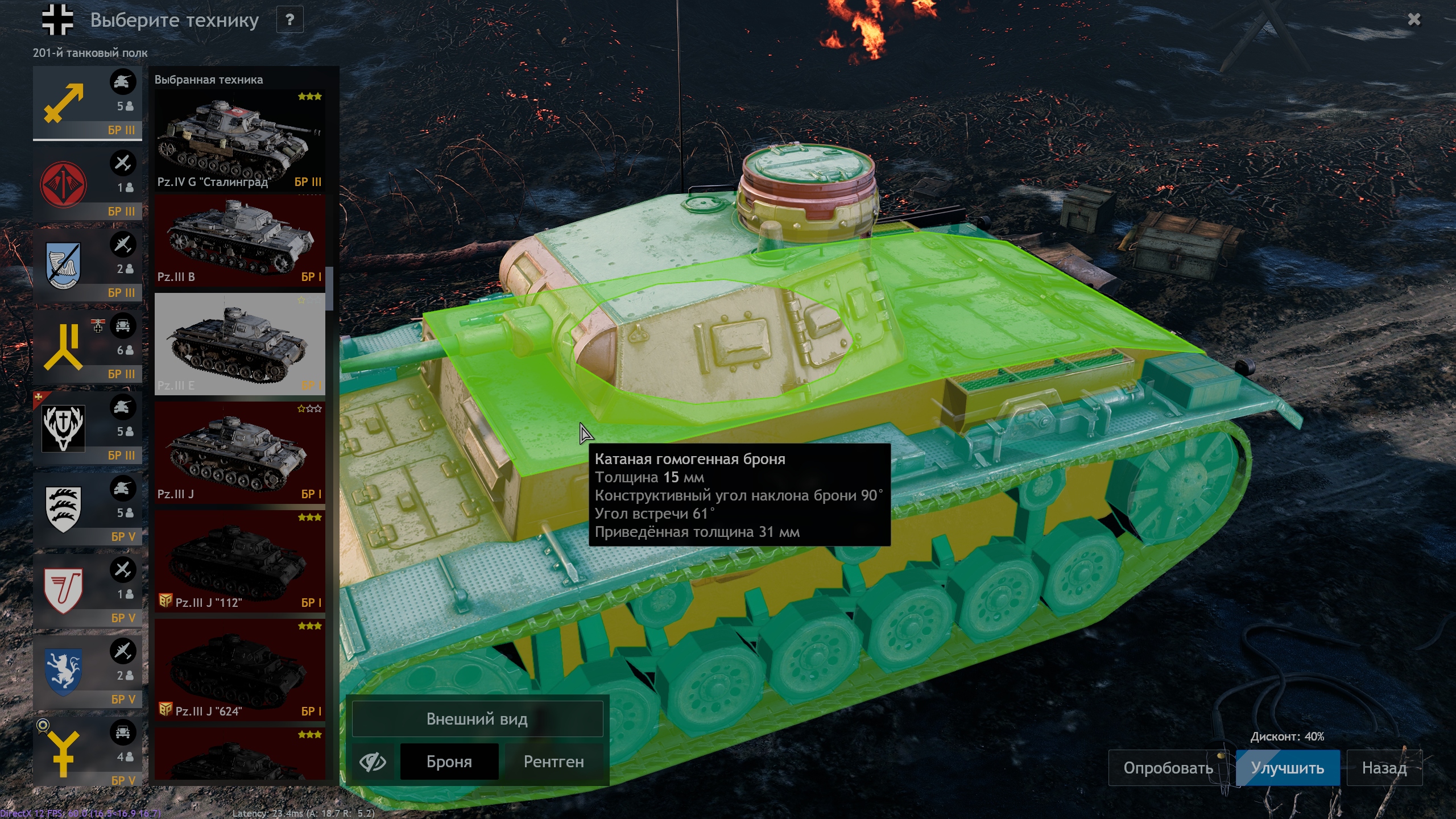Pick the Pz.III E tank card

pyautogui.click(x=239, y=344)
